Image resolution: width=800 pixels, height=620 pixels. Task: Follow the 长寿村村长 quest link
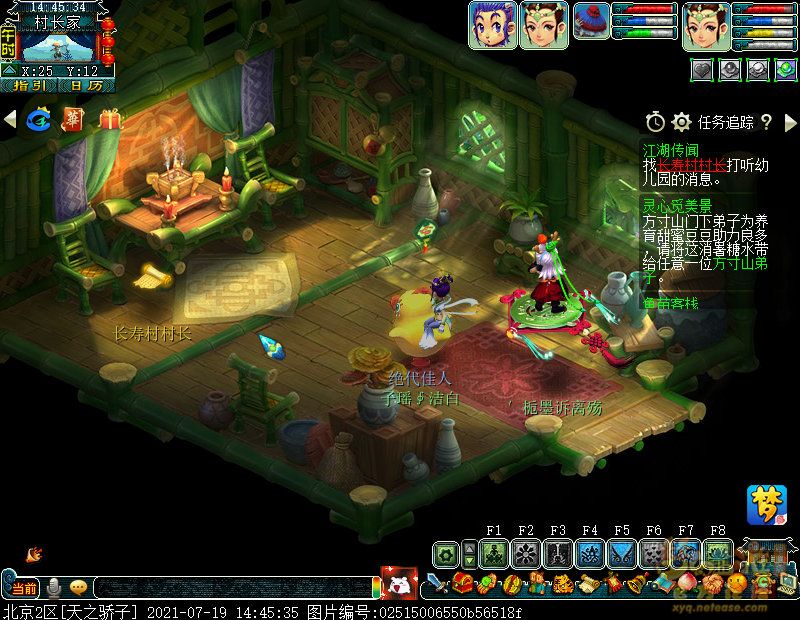point(691,164)
